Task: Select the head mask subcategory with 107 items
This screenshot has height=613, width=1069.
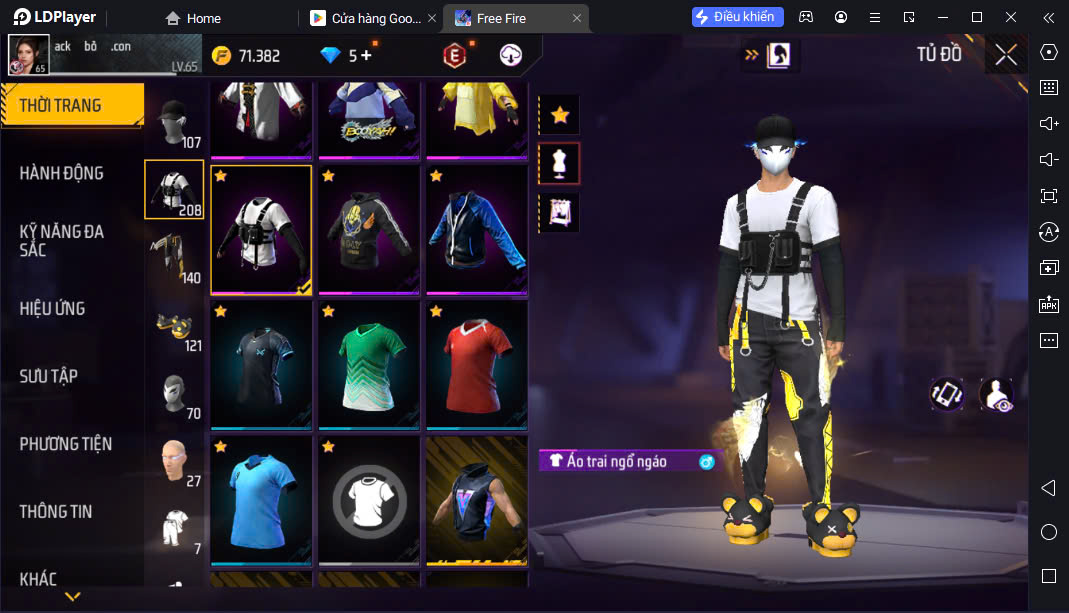Action: pyautogui.click(x=175, y=123)
